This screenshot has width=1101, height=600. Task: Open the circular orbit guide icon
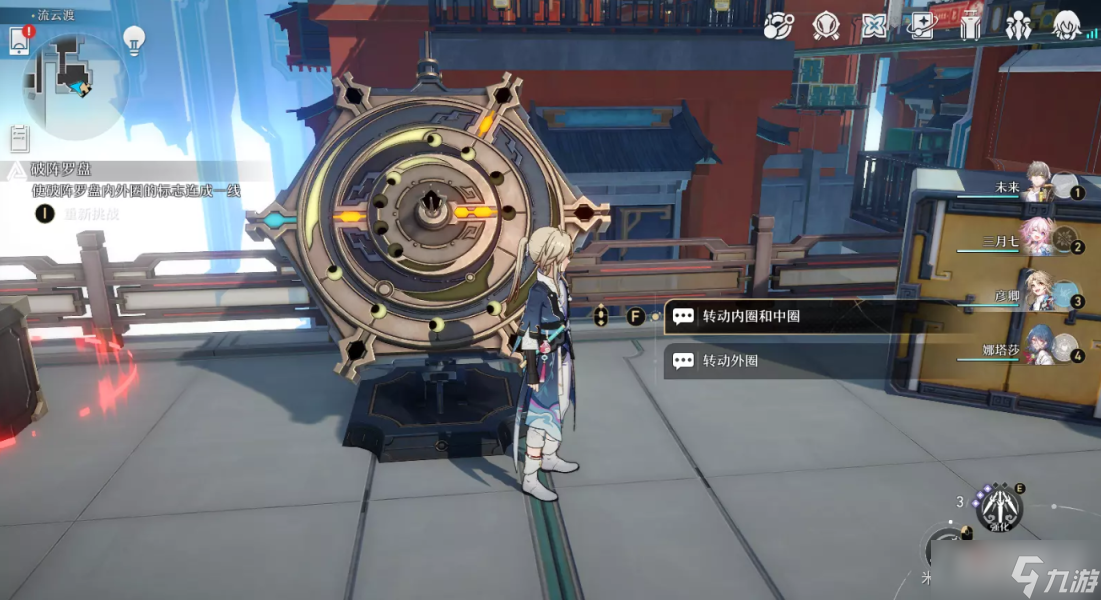[778, 25]
